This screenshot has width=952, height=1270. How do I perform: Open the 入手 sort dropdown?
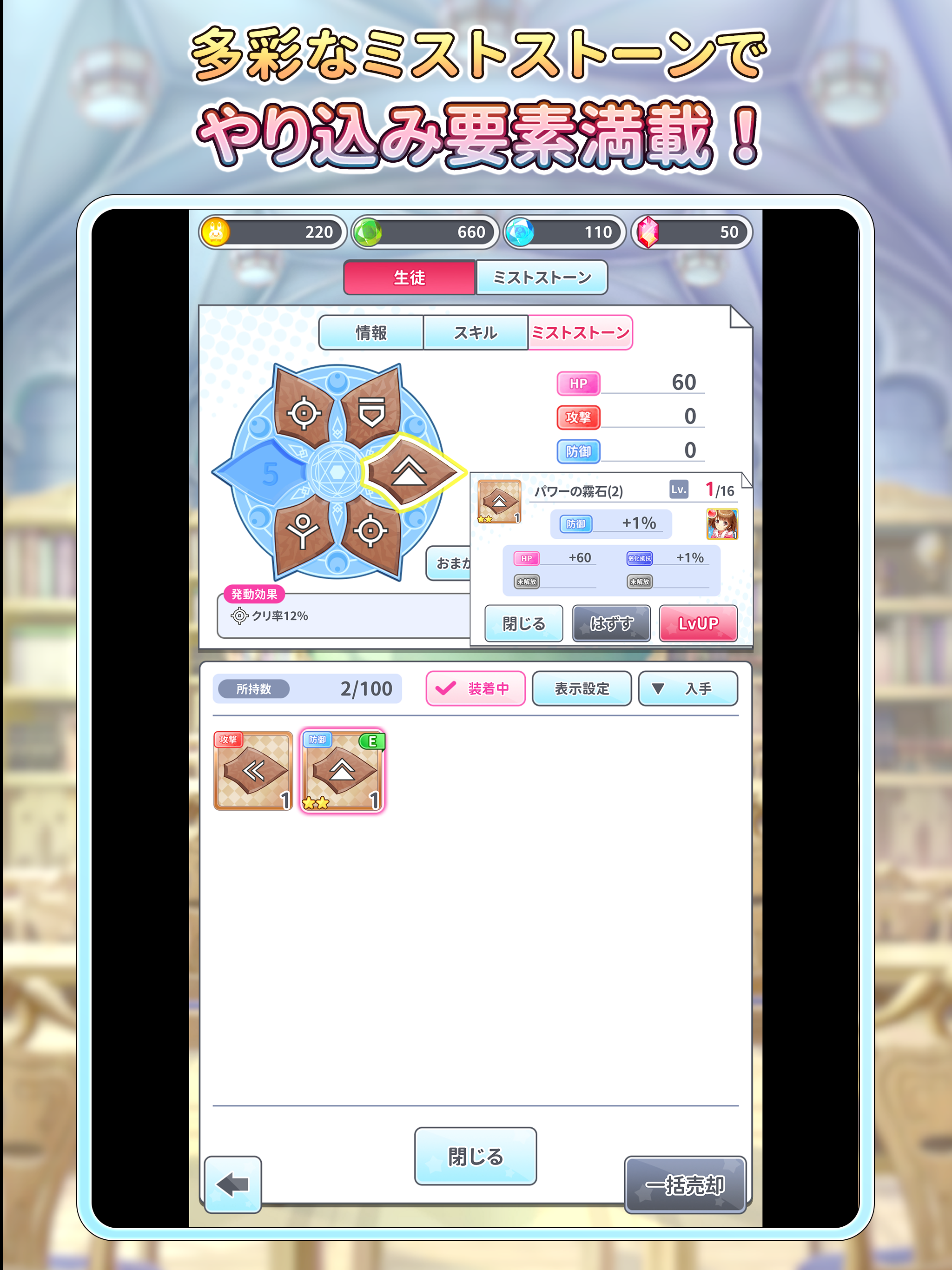click(x=687, y=688)
